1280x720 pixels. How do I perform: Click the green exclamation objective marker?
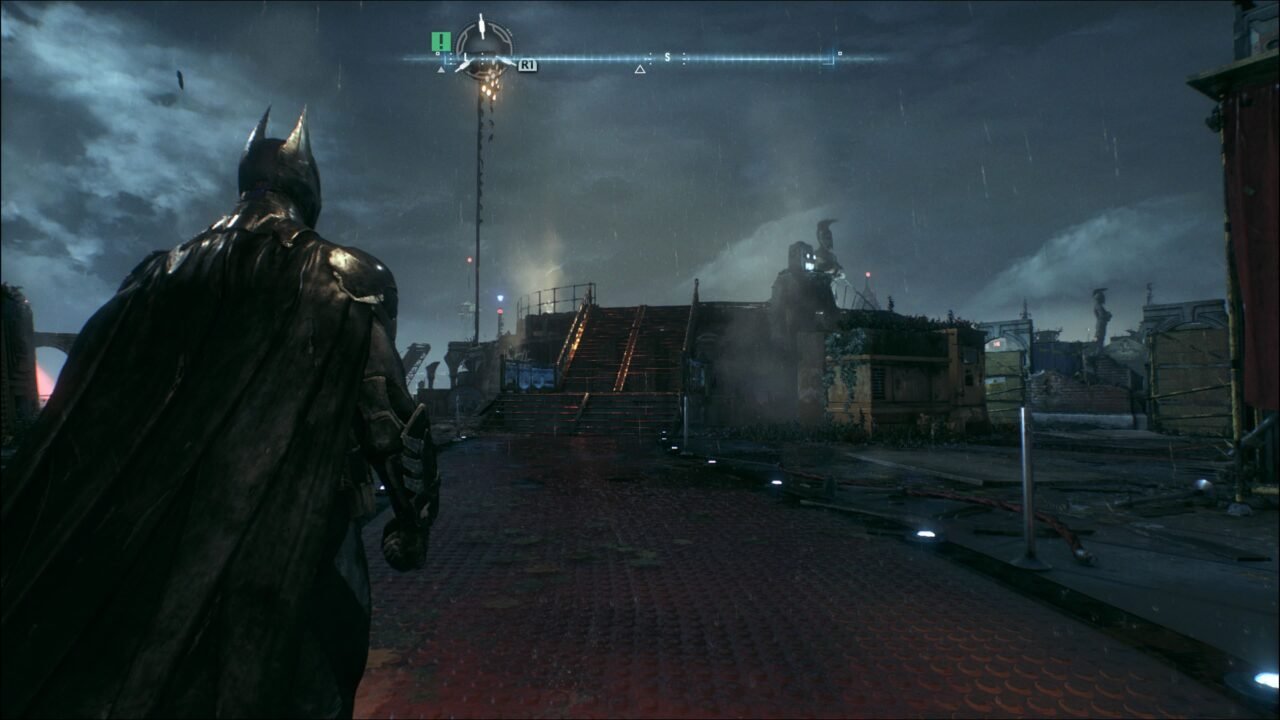point(440,40)
